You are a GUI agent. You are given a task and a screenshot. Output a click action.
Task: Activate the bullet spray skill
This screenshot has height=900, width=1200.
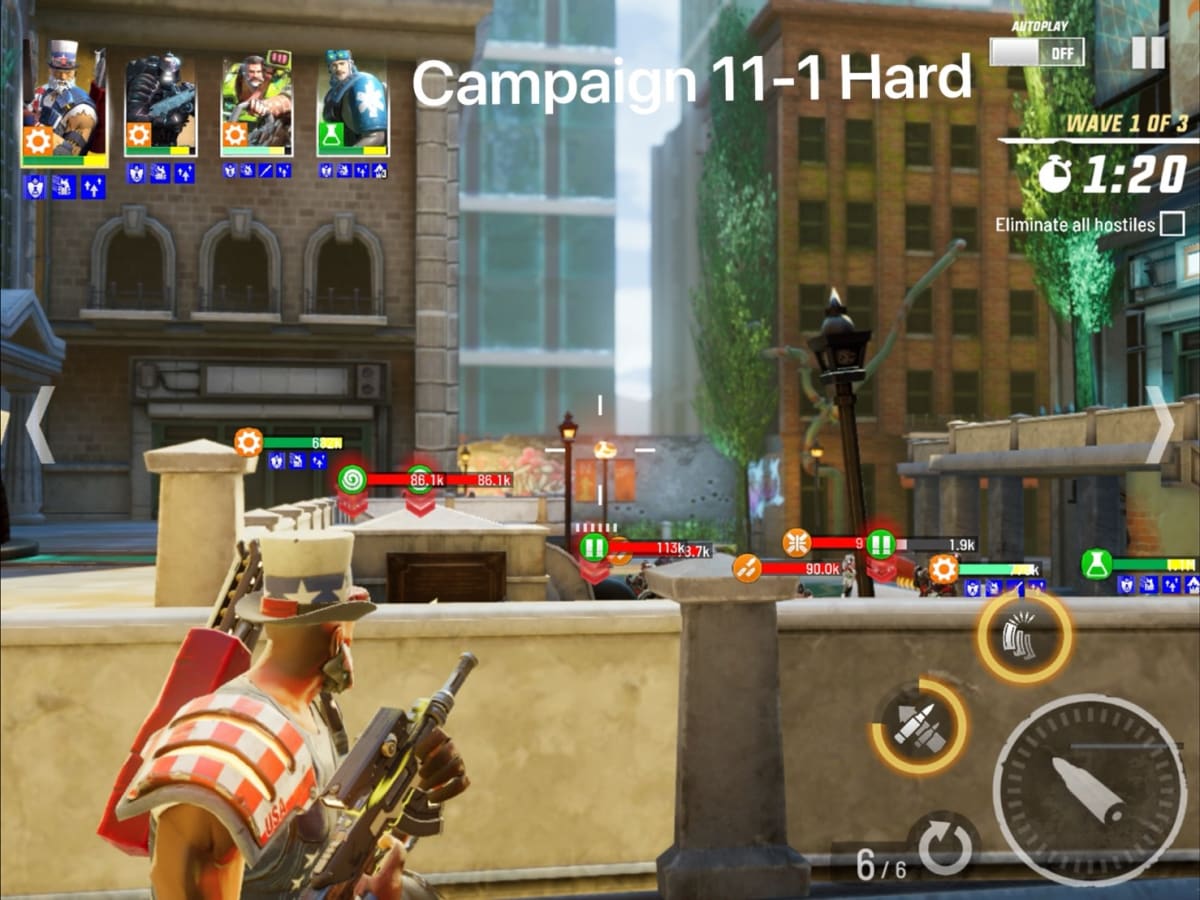(x=1024, y=637)
